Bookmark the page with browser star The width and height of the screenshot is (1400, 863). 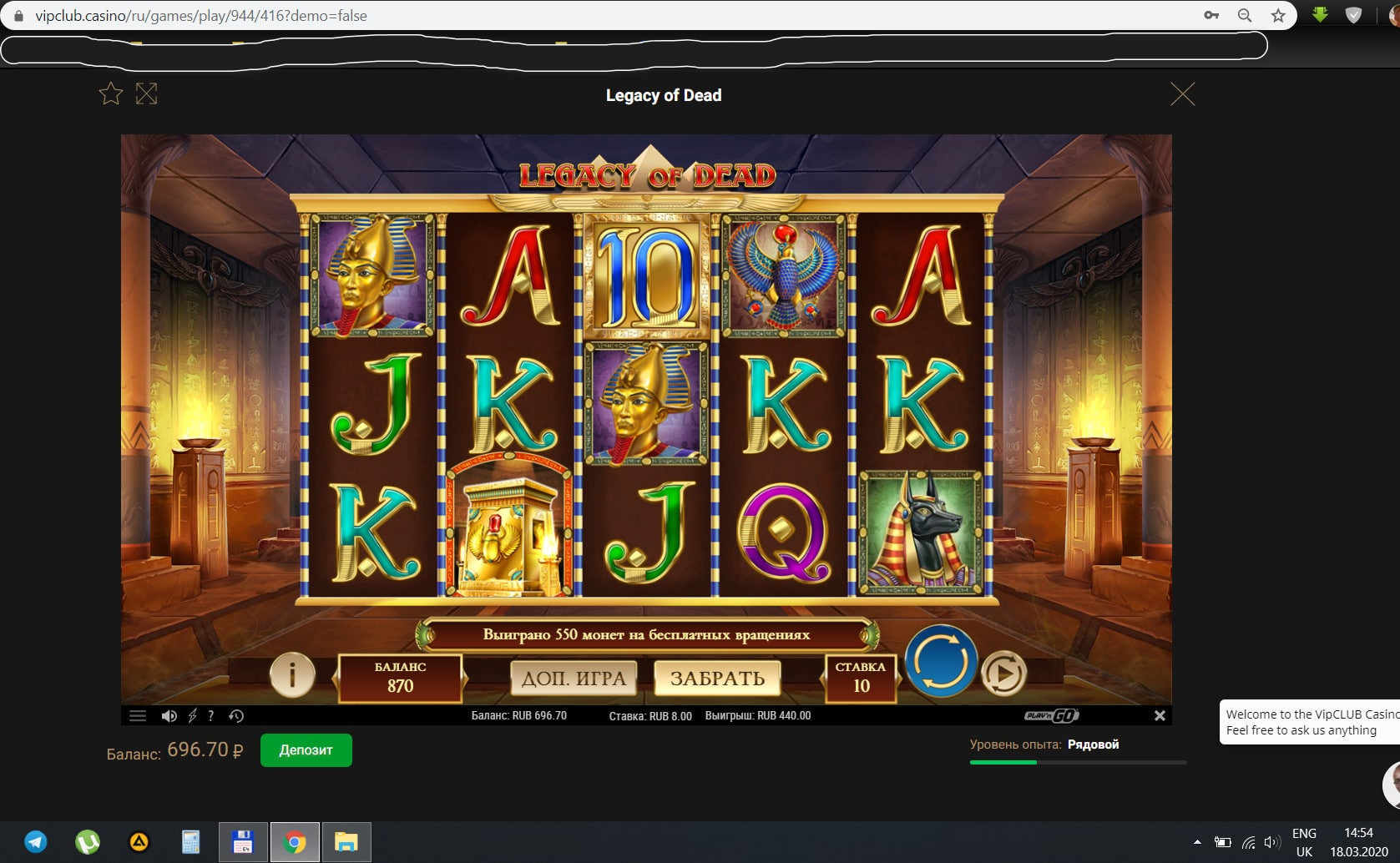click(x=1278, y=15)
